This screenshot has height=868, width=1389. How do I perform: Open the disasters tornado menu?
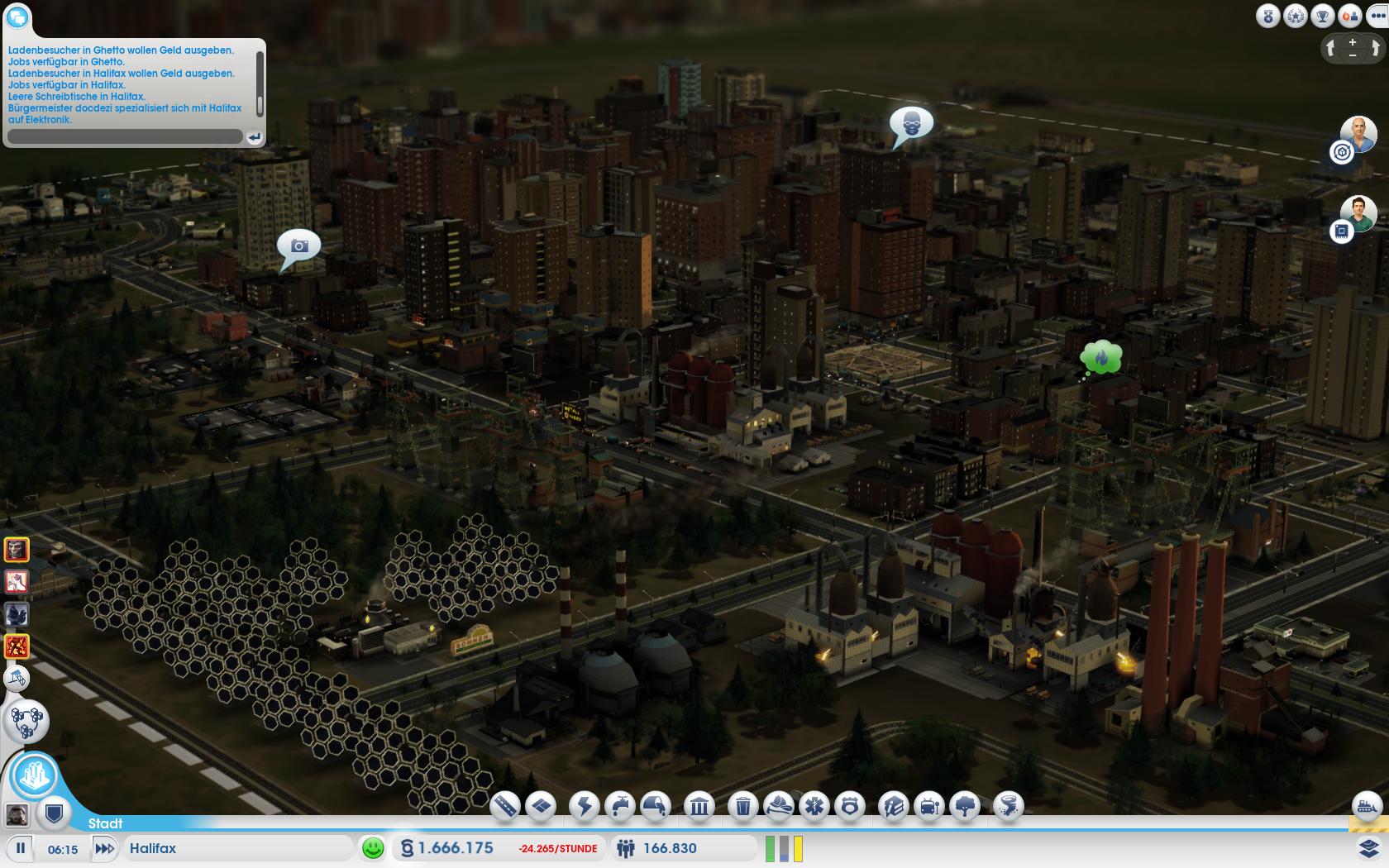click(x=1006, y=805)
